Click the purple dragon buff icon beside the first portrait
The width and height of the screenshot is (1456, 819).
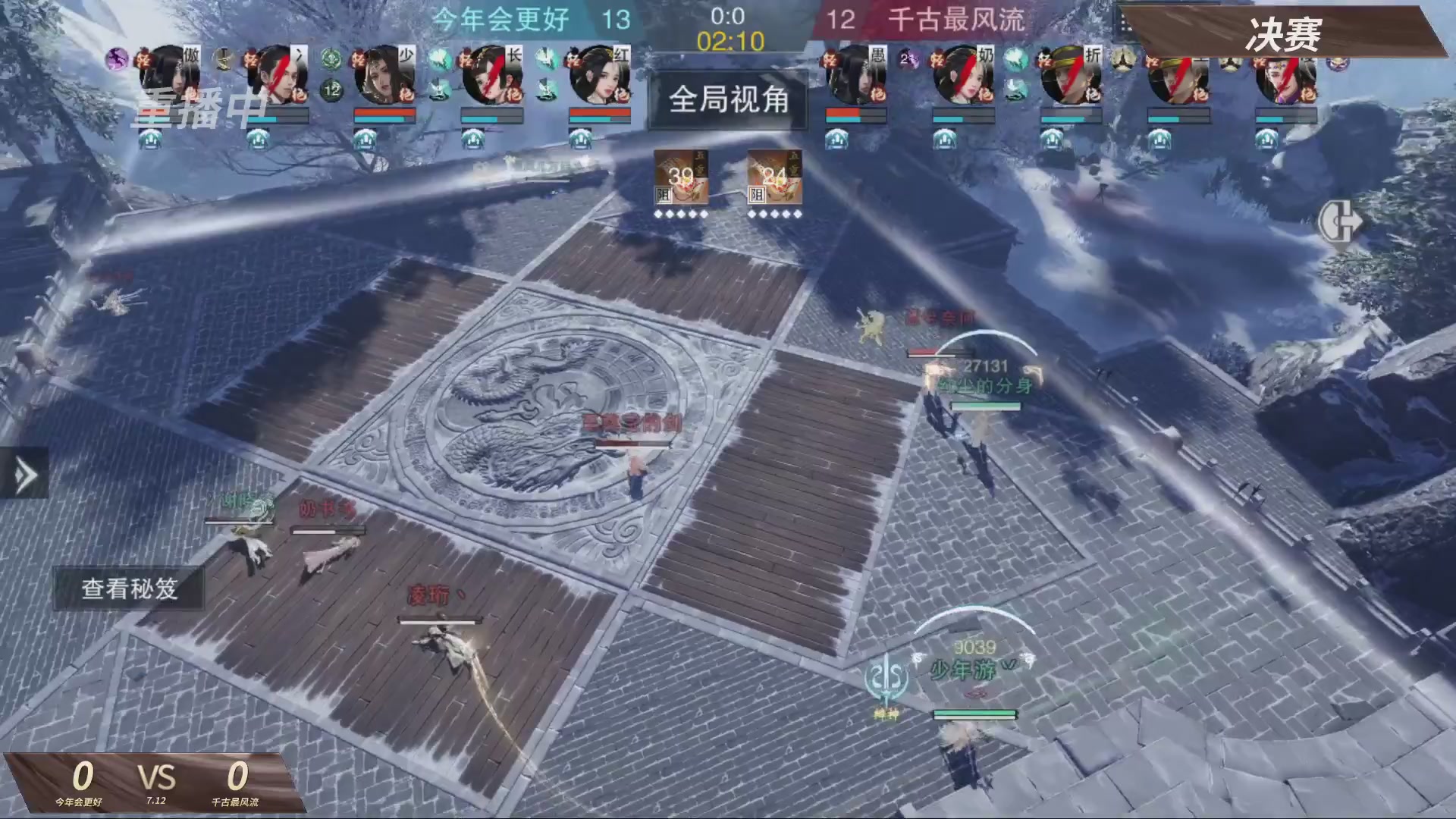point(117,60)
